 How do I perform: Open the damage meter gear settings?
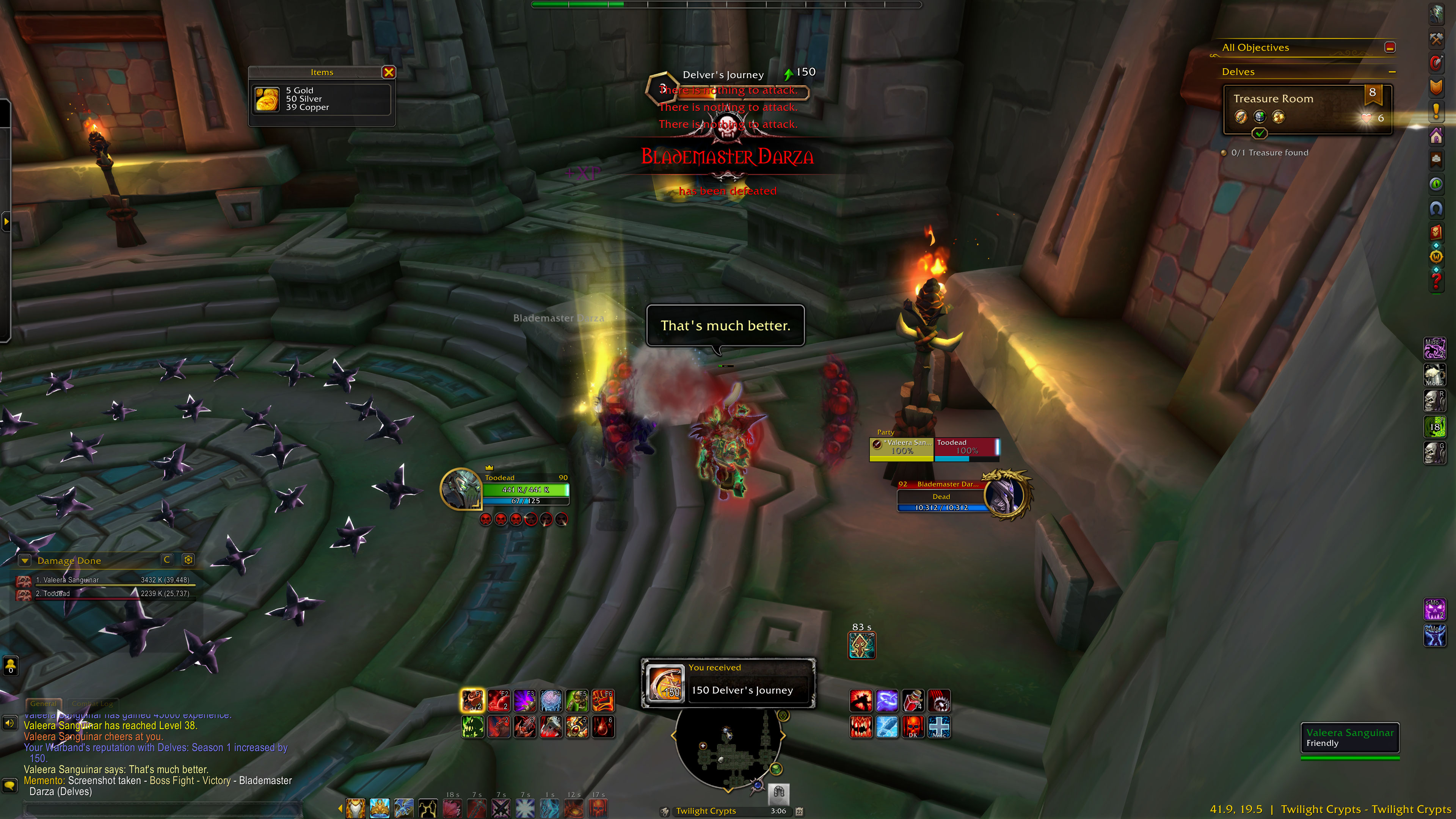tap(188, 560)
